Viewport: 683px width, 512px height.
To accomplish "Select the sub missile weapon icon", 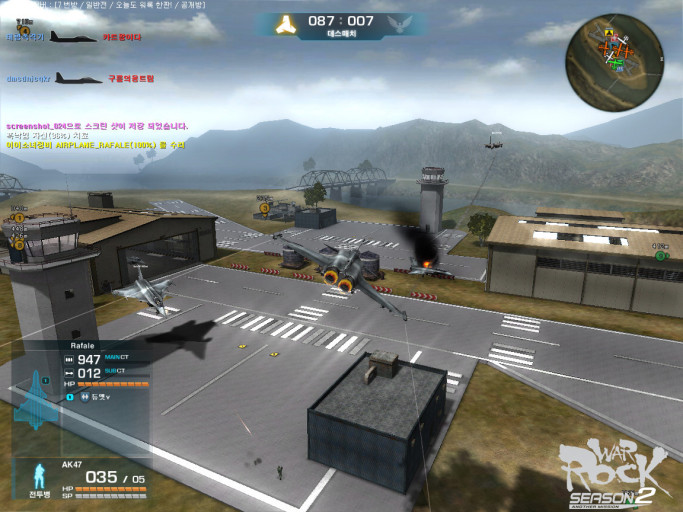I will coord(69,374).
